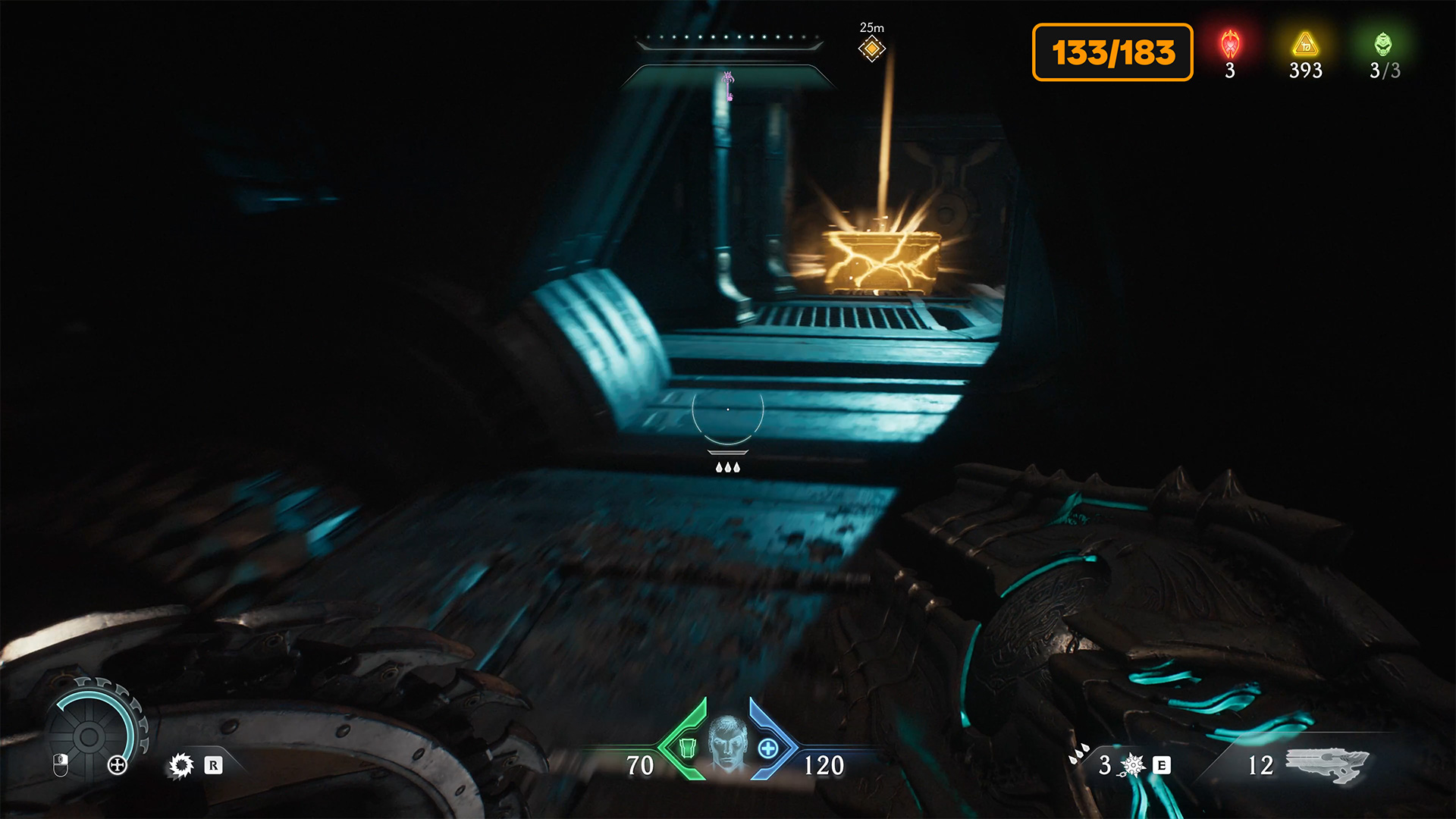This screenshot has height=819, width=1456.
Task: Click the Slayer face portrait
Action: 727,743
